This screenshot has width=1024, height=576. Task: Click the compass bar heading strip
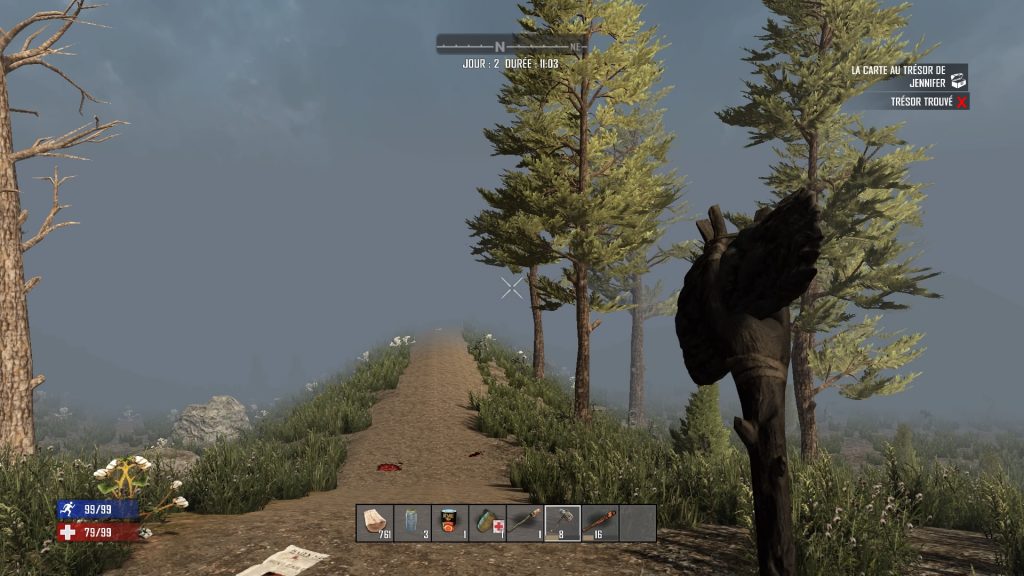click(x=511, y=45)
